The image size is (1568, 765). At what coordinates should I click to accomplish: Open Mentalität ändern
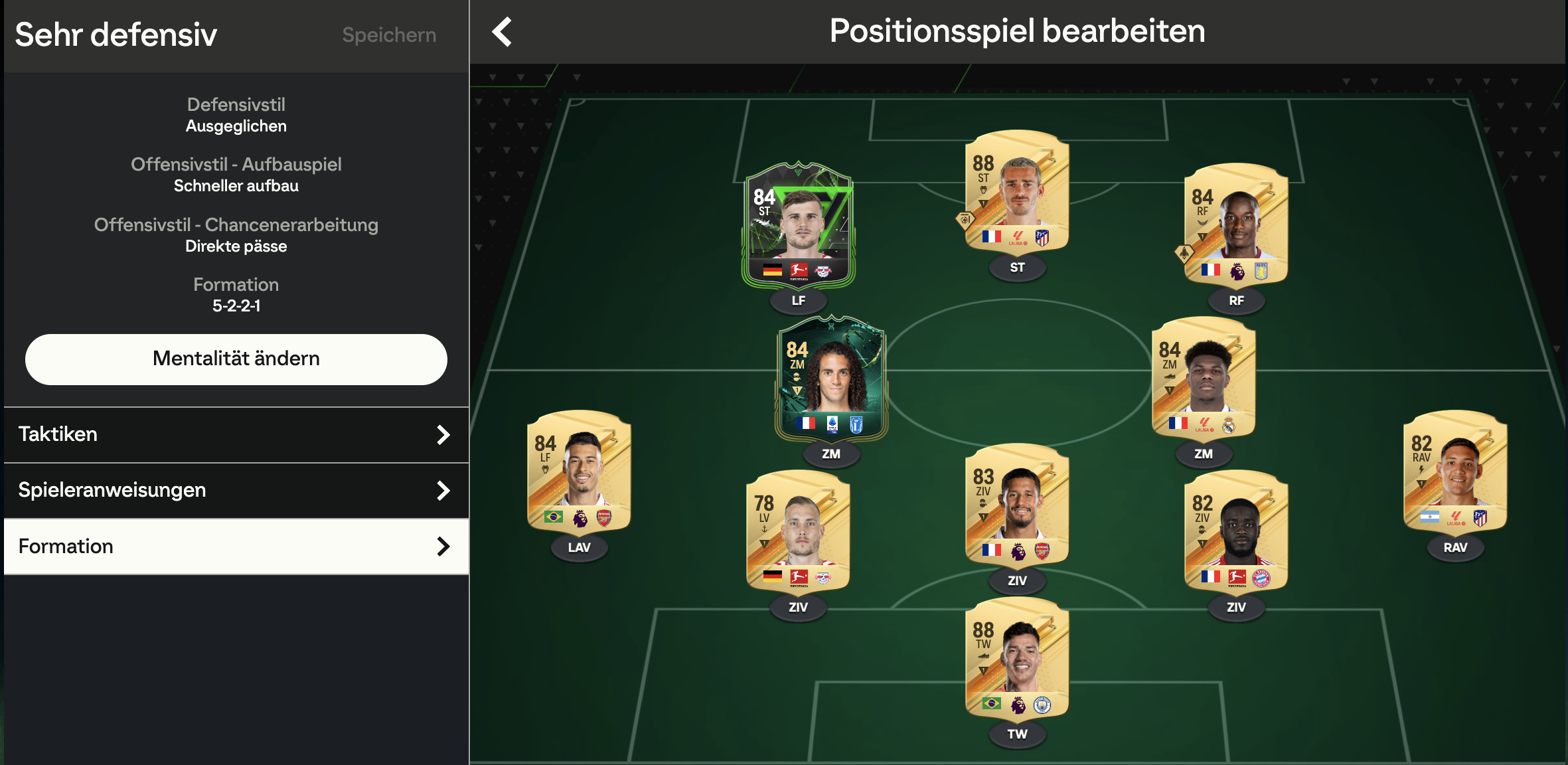(236, 359)
